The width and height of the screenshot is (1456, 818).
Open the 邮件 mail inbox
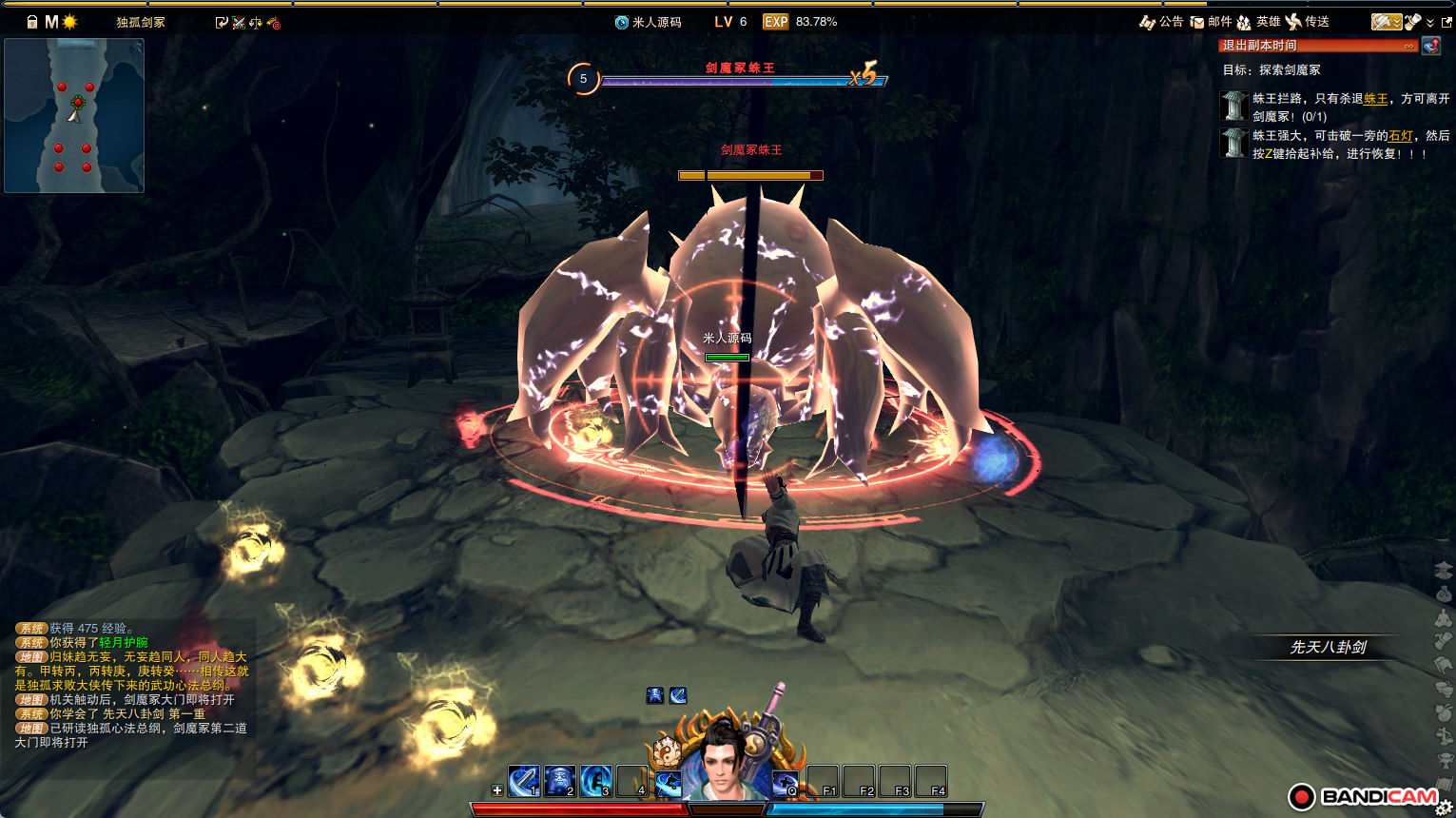coord(1211,22)
